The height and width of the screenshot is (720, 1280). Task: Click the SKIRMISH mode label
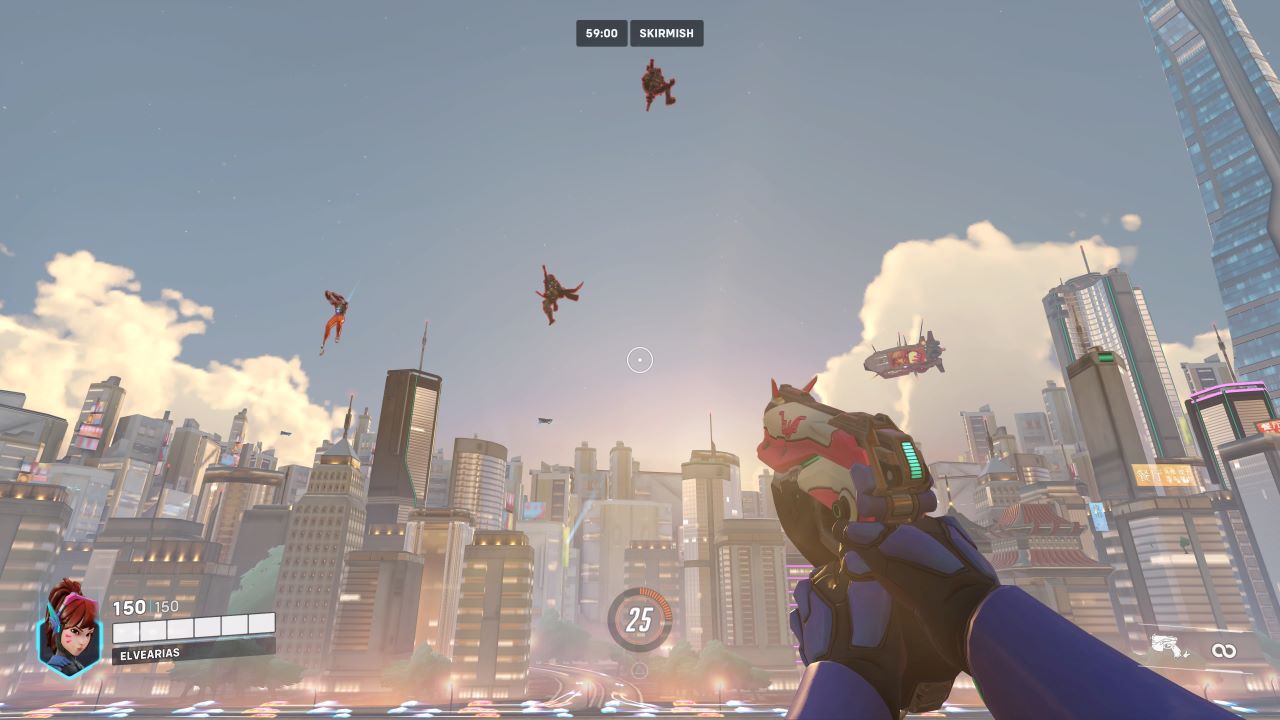[665, 33]
